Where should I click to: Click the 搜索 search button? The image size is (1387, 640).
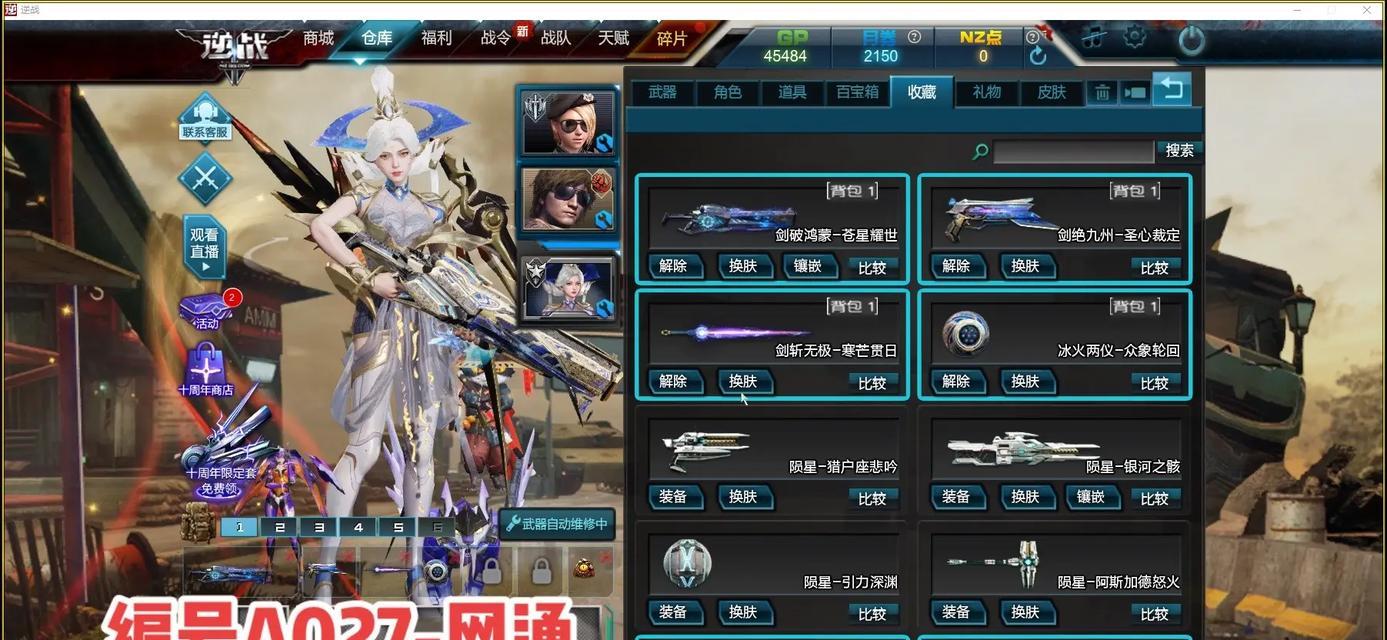point(1179,150)
